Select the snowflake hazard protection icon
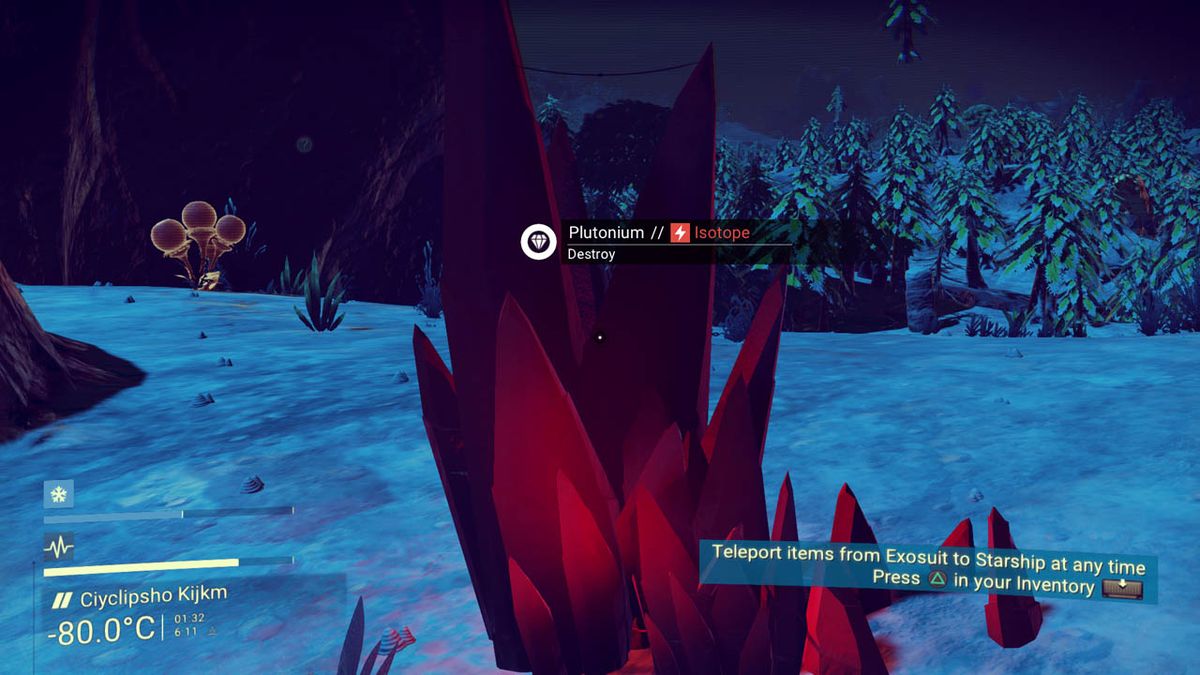Screen dimensions: 1200x675 (x=58, y=494)
